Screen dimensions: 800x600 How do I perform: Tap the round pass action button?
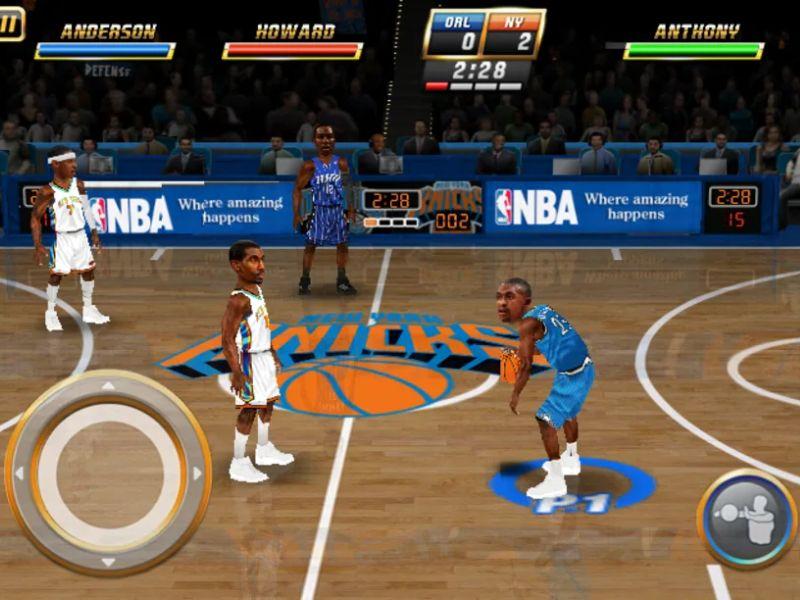(747, 518)
